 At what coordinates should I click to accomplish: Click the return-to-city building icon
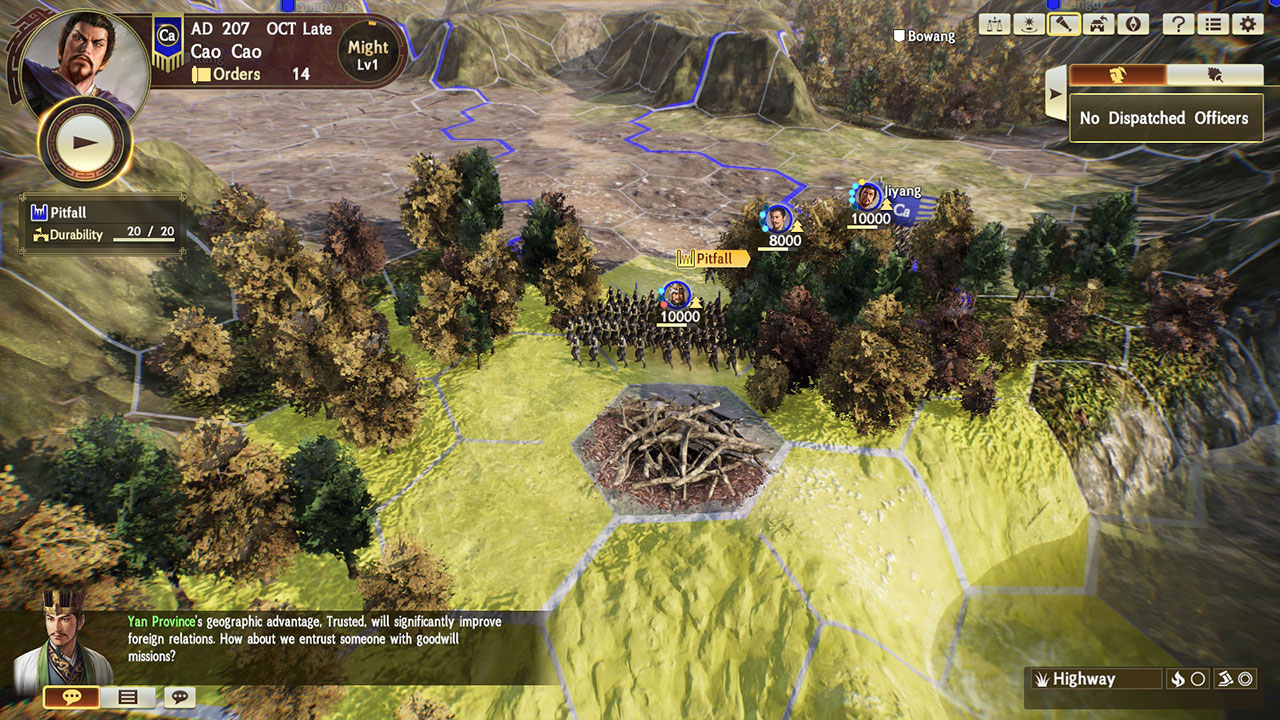click(1097, 25)
